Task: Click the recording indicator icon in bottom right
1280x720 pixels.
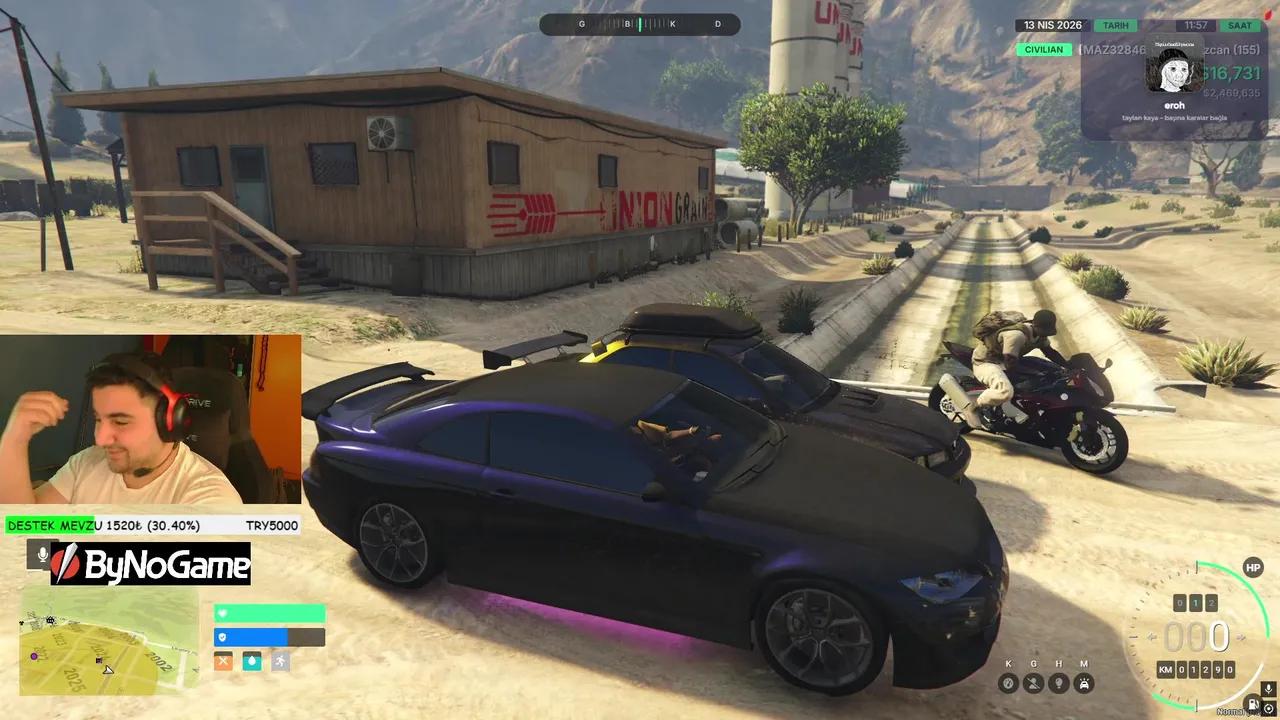Action: 1269,708
